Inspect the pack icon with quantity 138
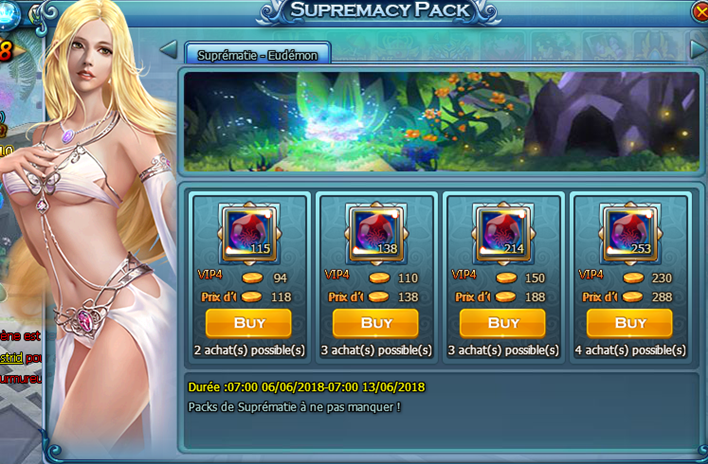708x464 pixels. click(376, 231)
